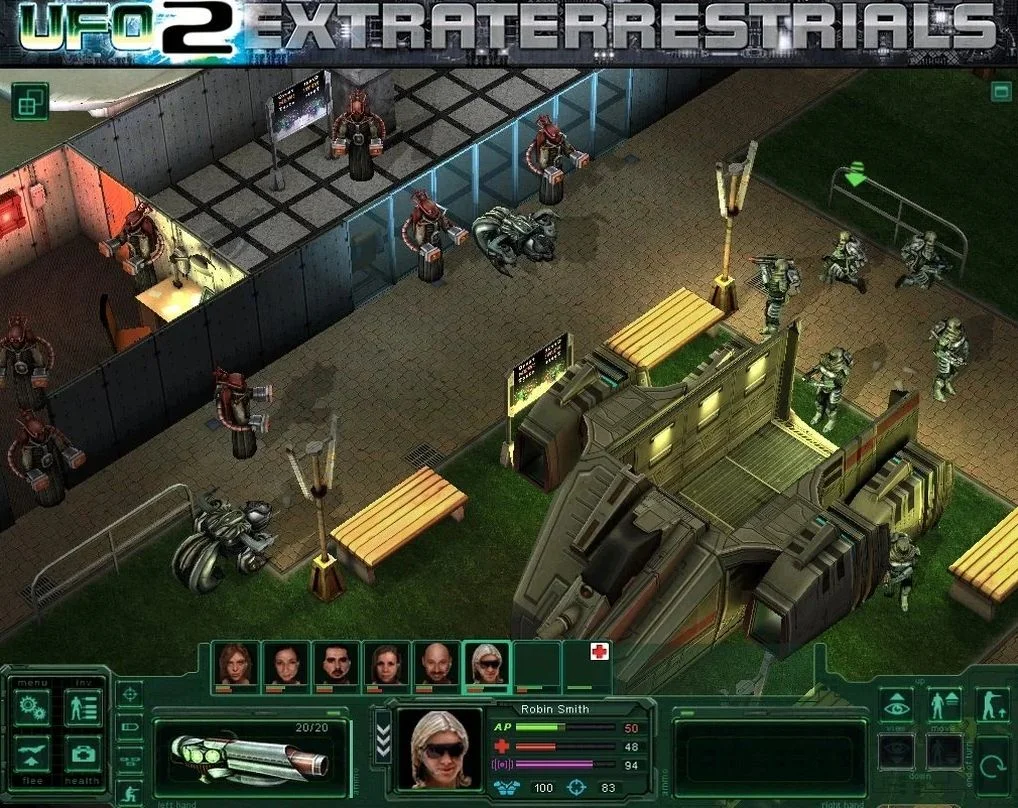Choose the bullet ammo icon

click(129, 727)
